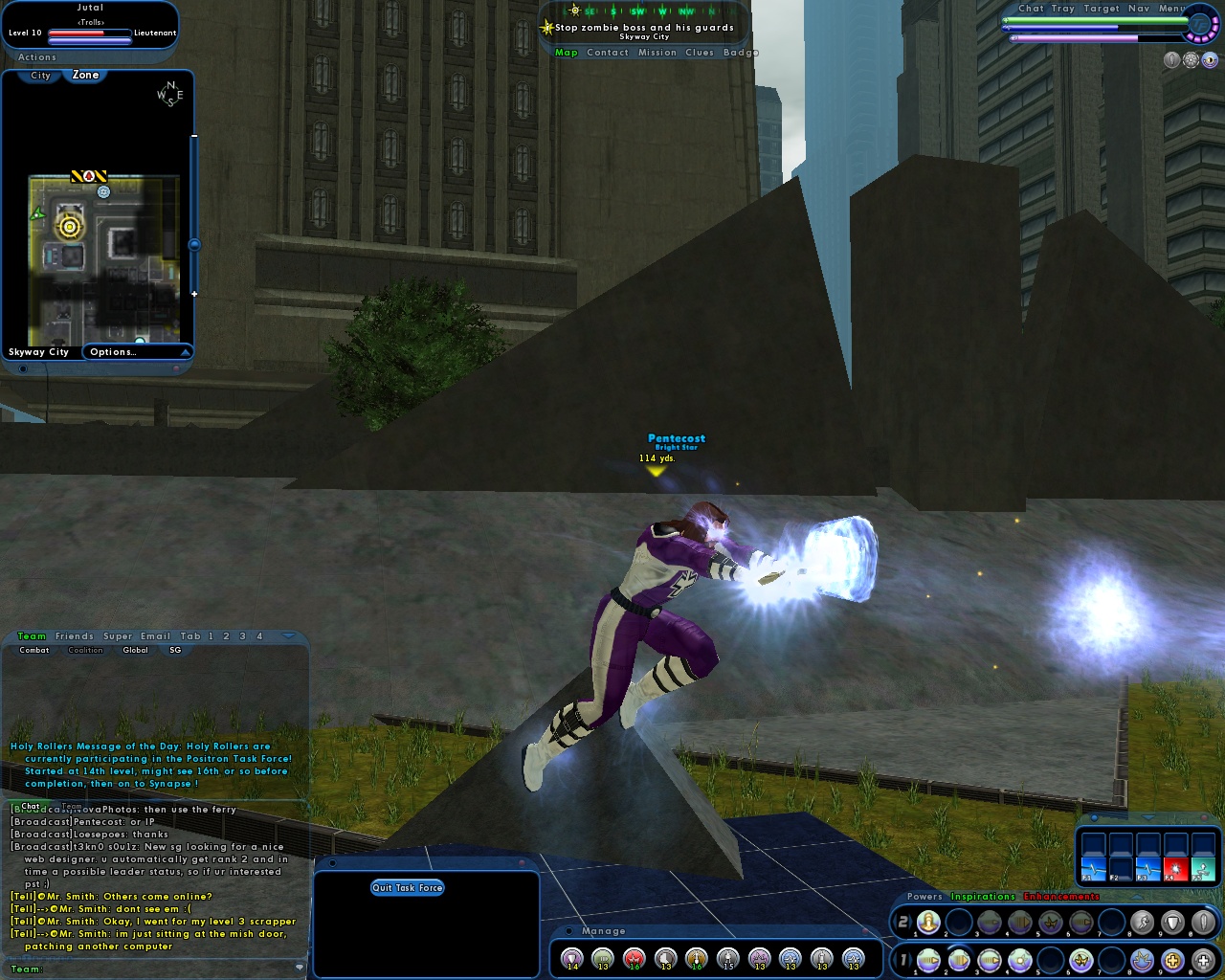Open the Options menu below the minimap
Screen dimensions: 1225x980
tap(112, 351)
